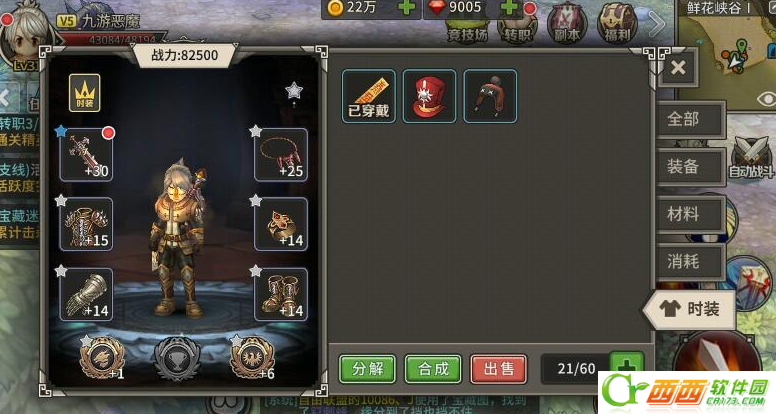Select the brown hood fashion item
Viewport: 776px width, 414px height.
tap(490, 96)
